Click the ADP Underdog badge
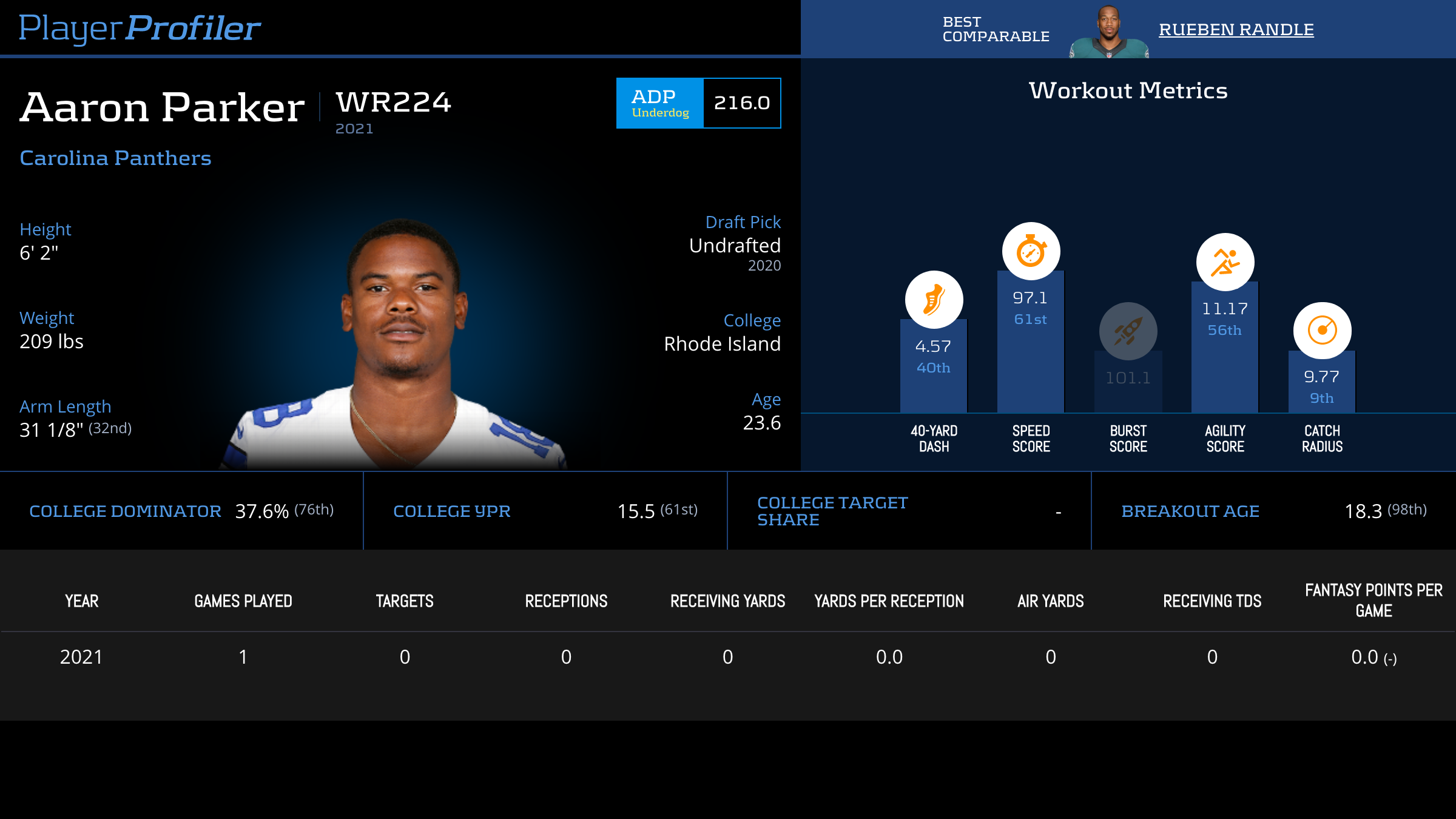 coord(660,103)
